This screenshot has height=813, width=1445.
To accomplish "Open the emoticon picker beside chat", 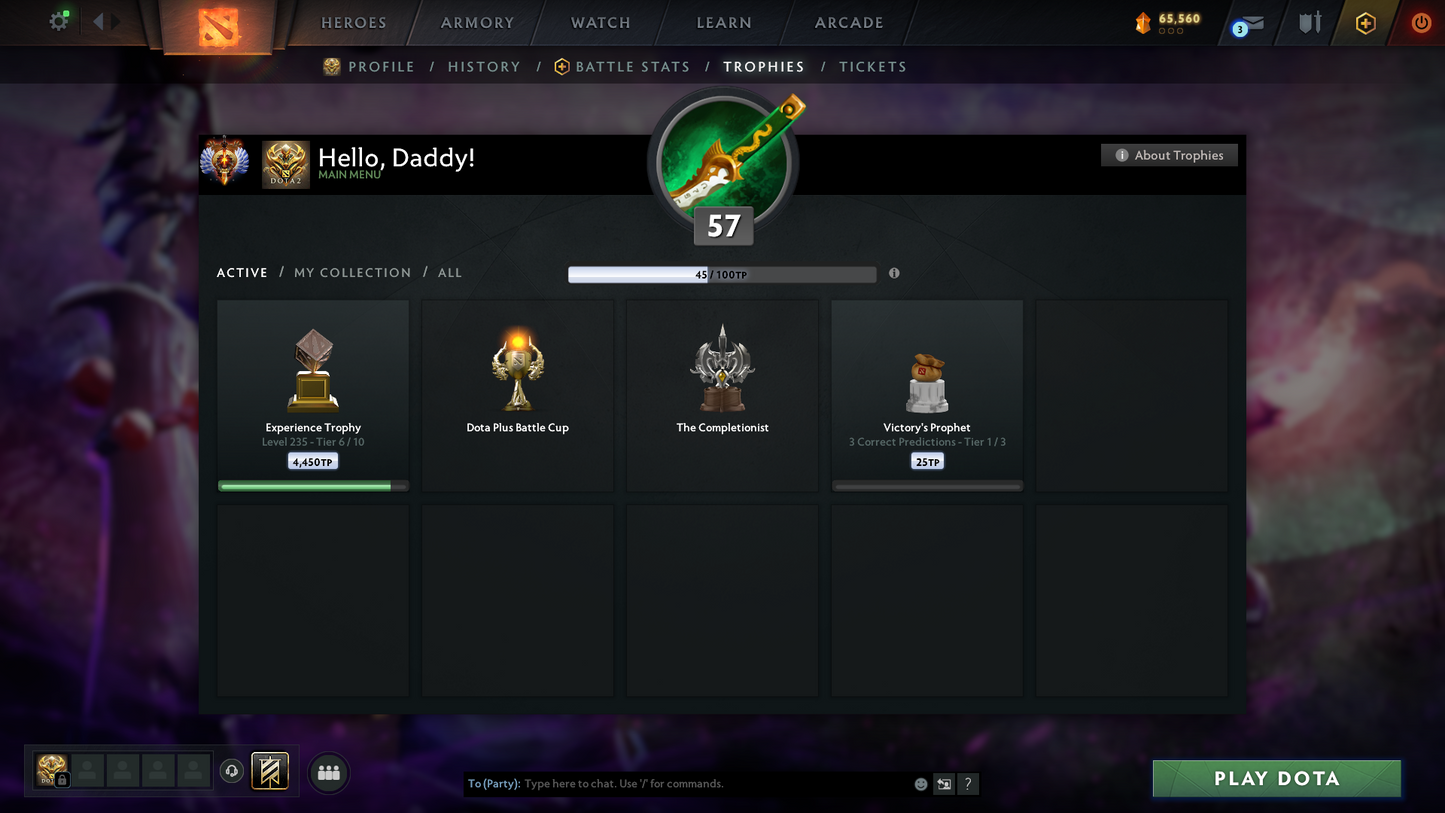I will tap(920, 784).
